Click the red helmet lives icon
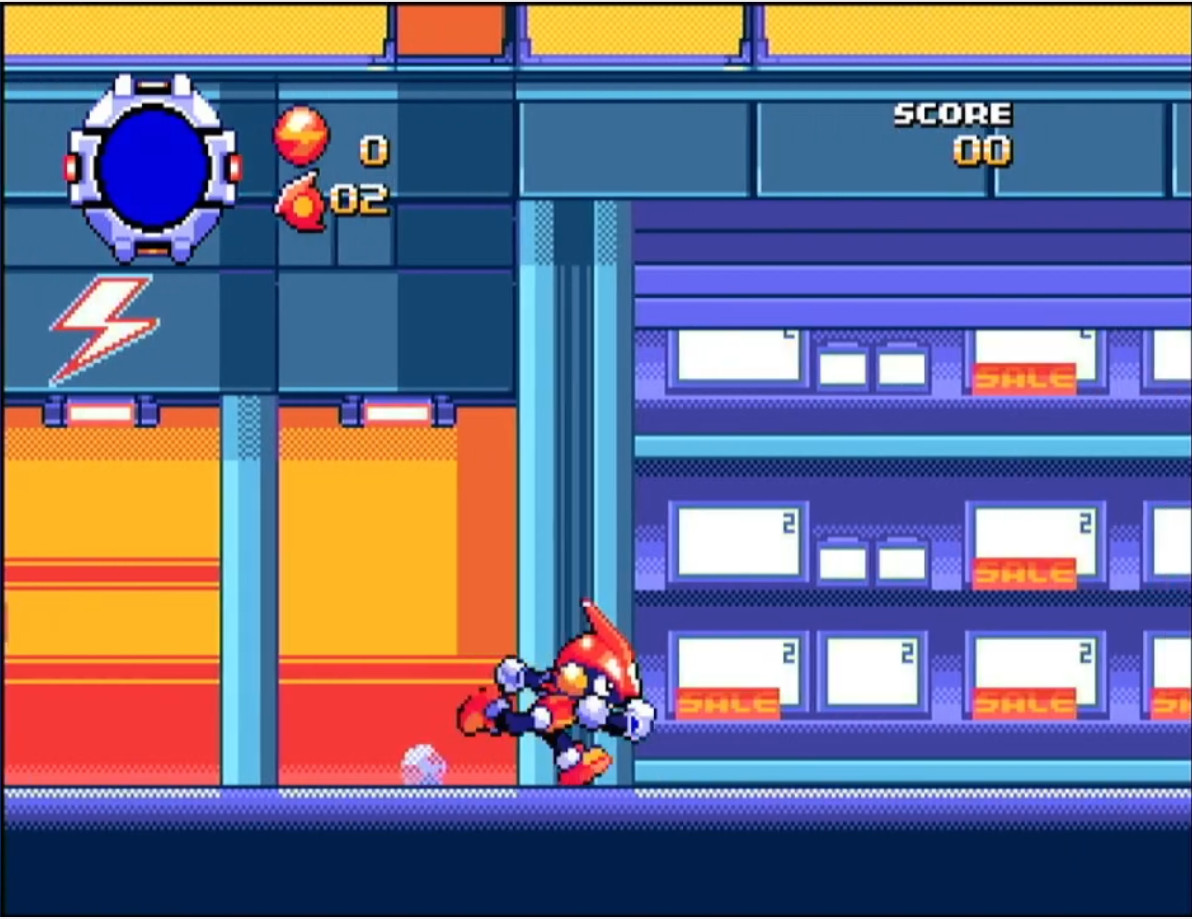The width and height of the screenshot is (1192, 919). click(x=300, y=201)
